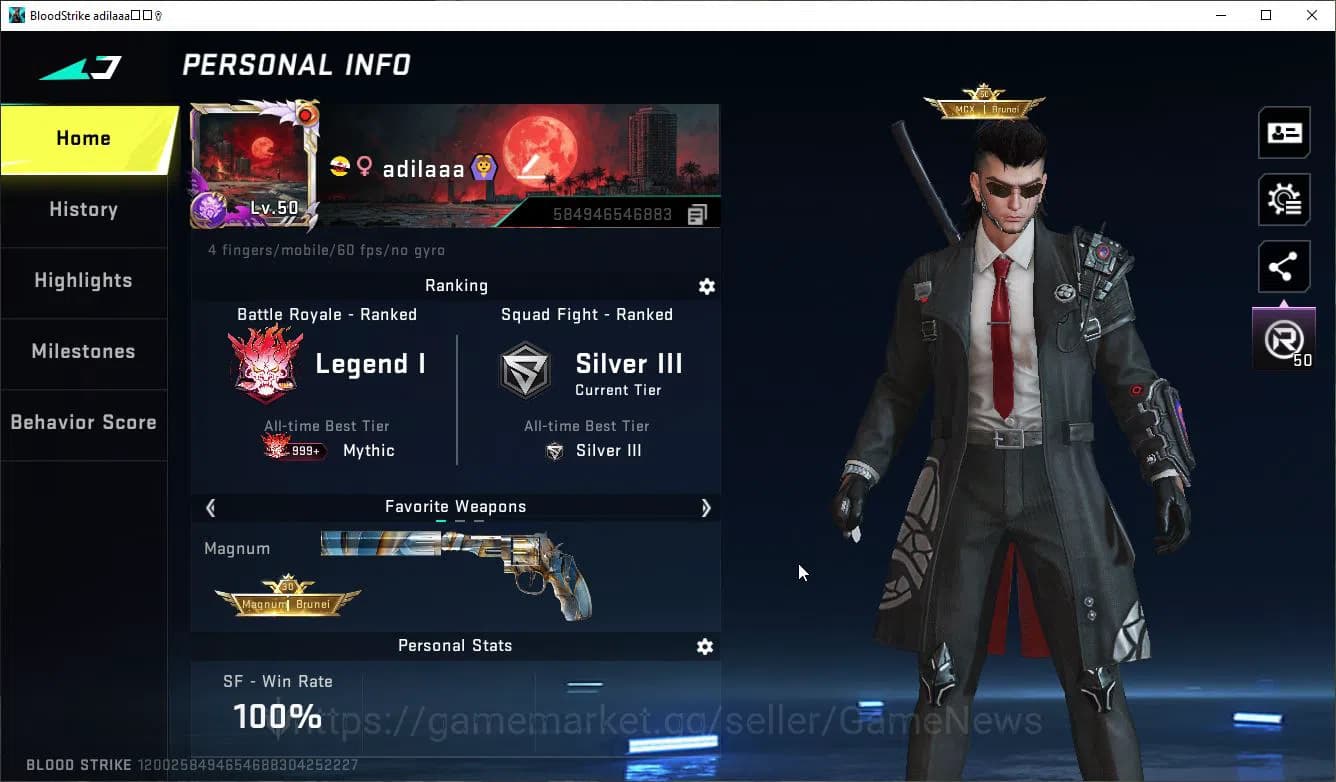This screenshot has width=1336, height=782.
Task: Switch to the History tab
Action: tap(83, 210)
